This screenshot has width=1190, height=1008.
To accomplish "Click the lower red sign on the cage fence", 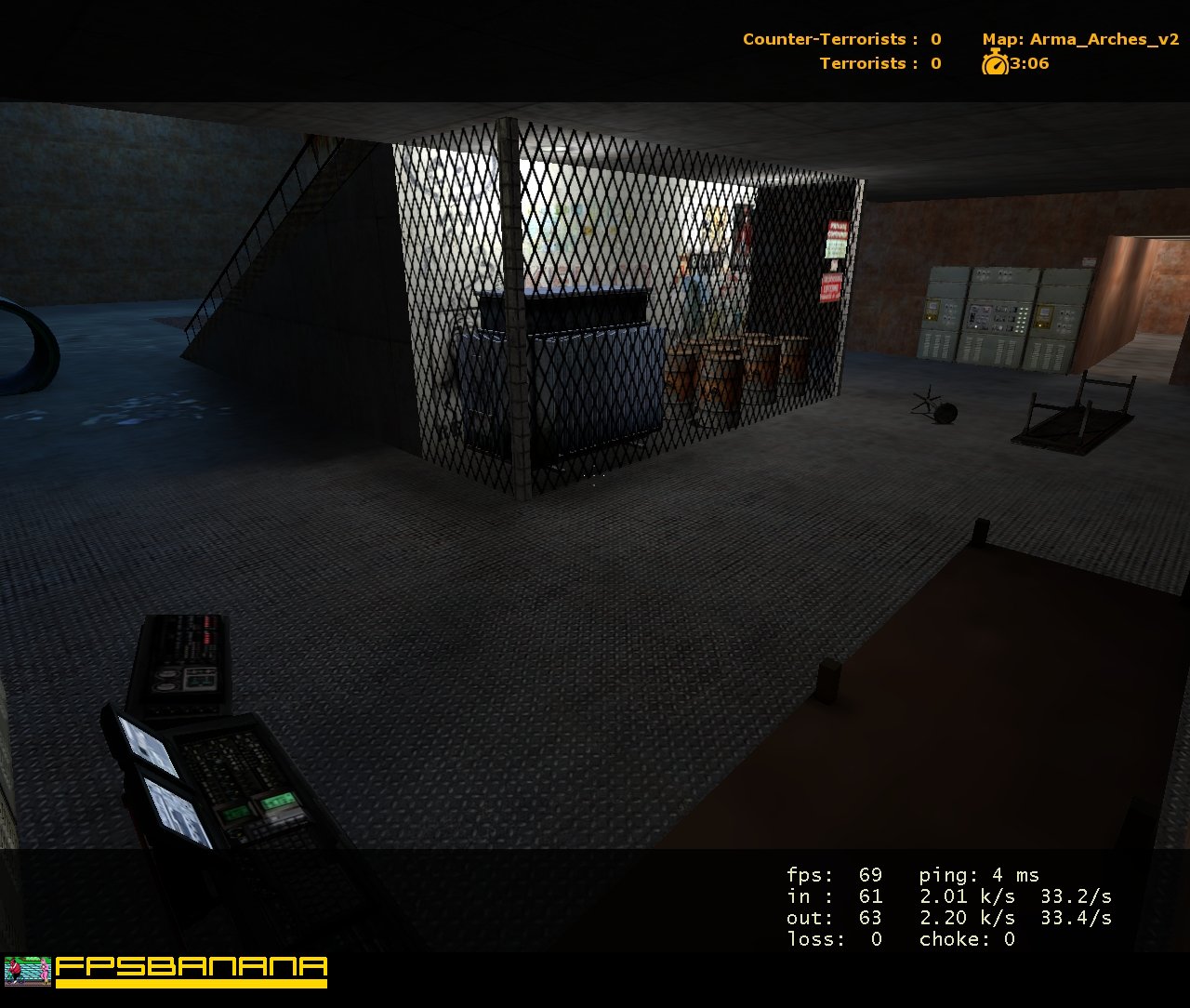I will 832,286.
